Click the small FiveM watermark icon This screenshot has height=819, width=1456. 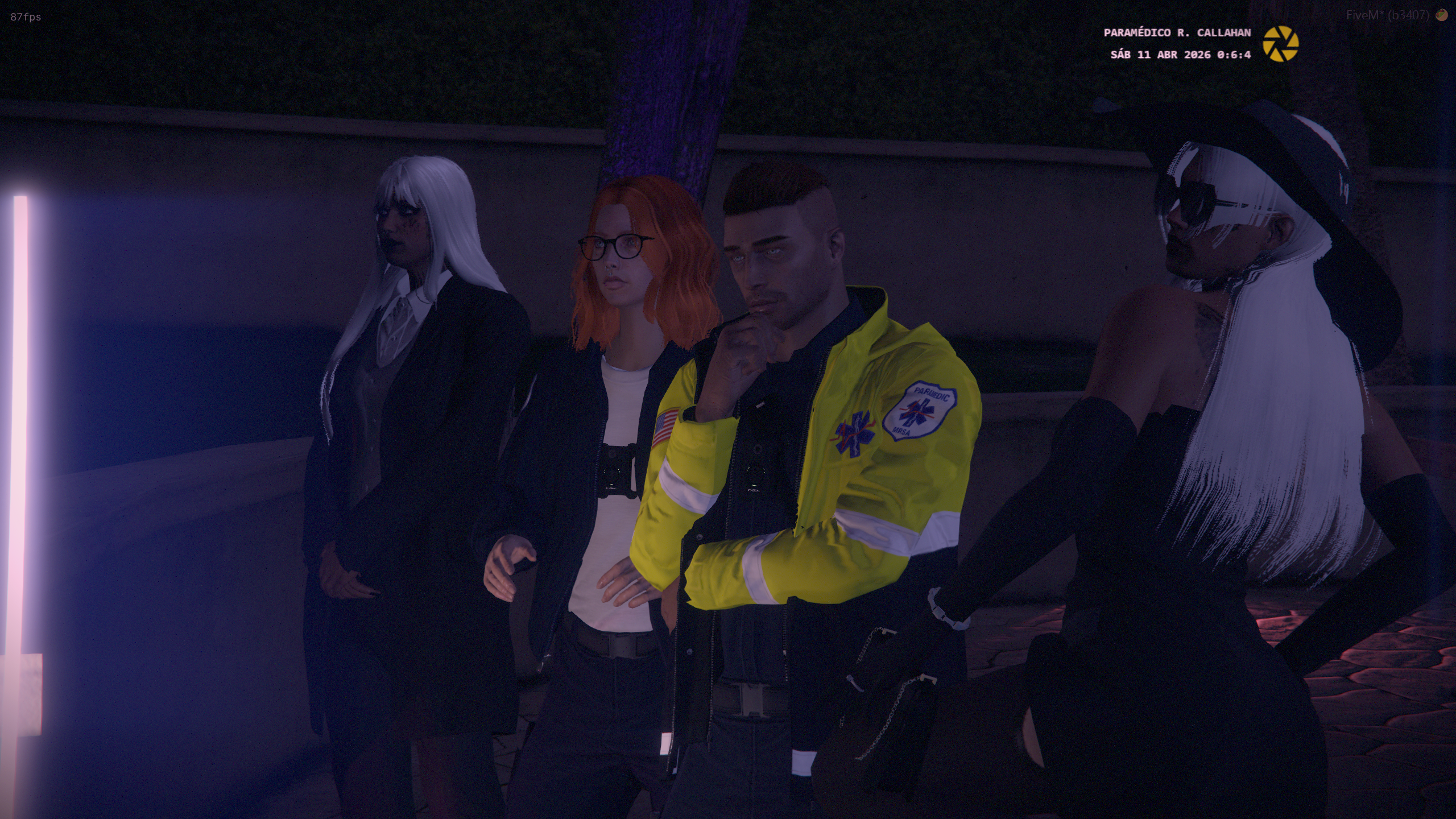[1441, 15]
